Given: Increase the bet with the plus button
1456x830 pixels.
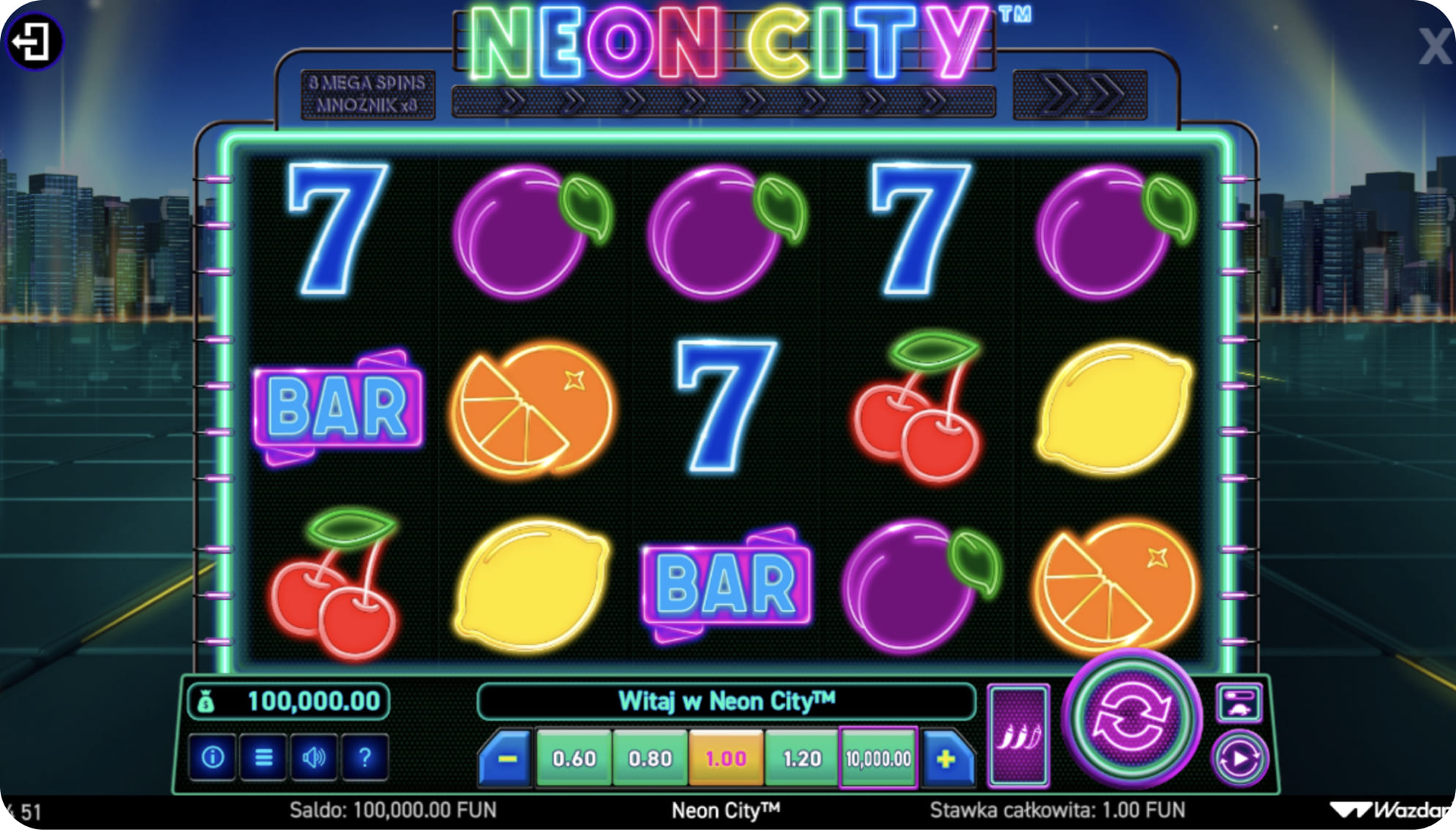Looking at the screenshot, I should click(x=945, y=758).
